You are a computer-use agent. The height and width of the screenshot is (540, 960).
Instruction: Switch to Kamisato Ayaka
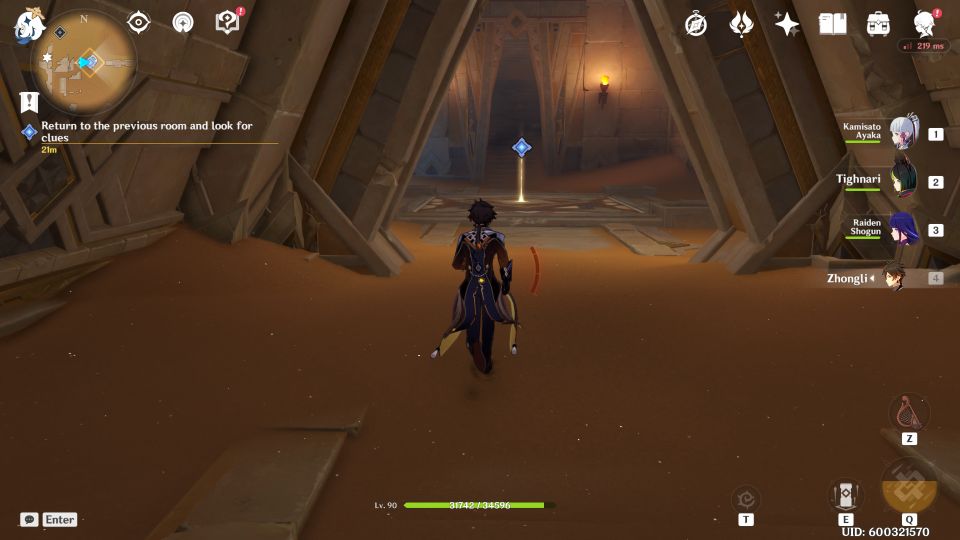point(903,133)
